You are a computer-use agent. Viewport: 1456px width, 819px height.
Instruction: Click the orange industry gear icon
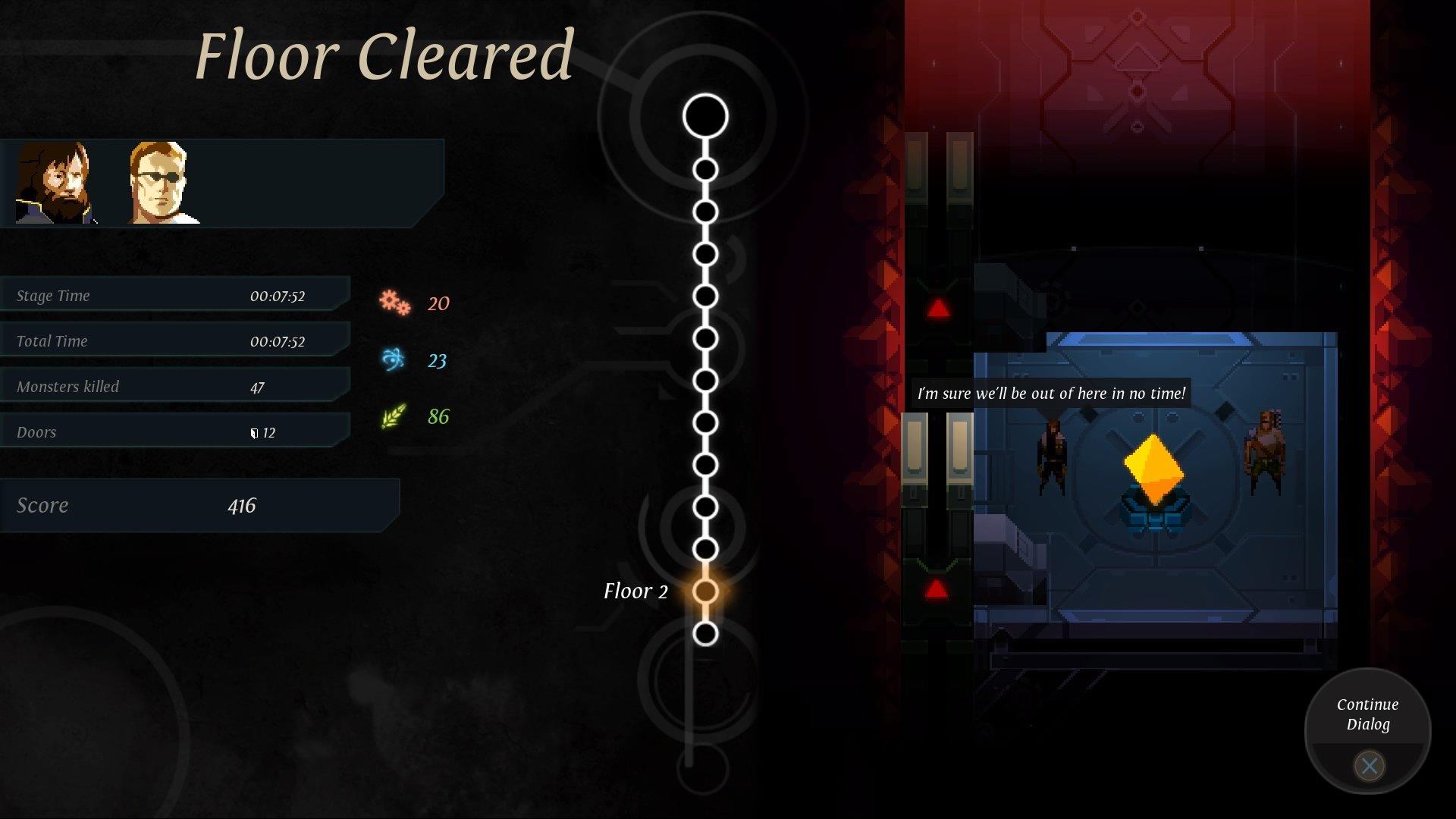click(x=396, y=303)
